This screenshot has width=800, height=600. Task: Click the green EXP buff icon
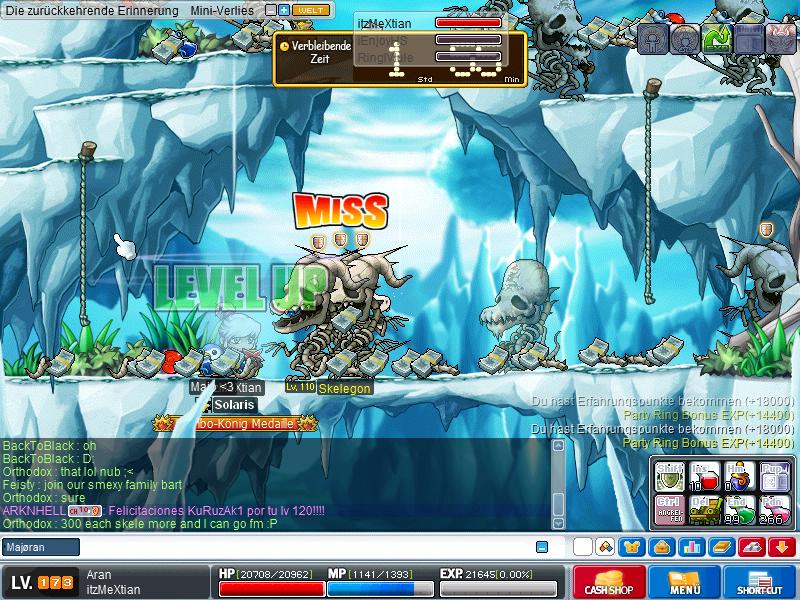pos(716,38)
